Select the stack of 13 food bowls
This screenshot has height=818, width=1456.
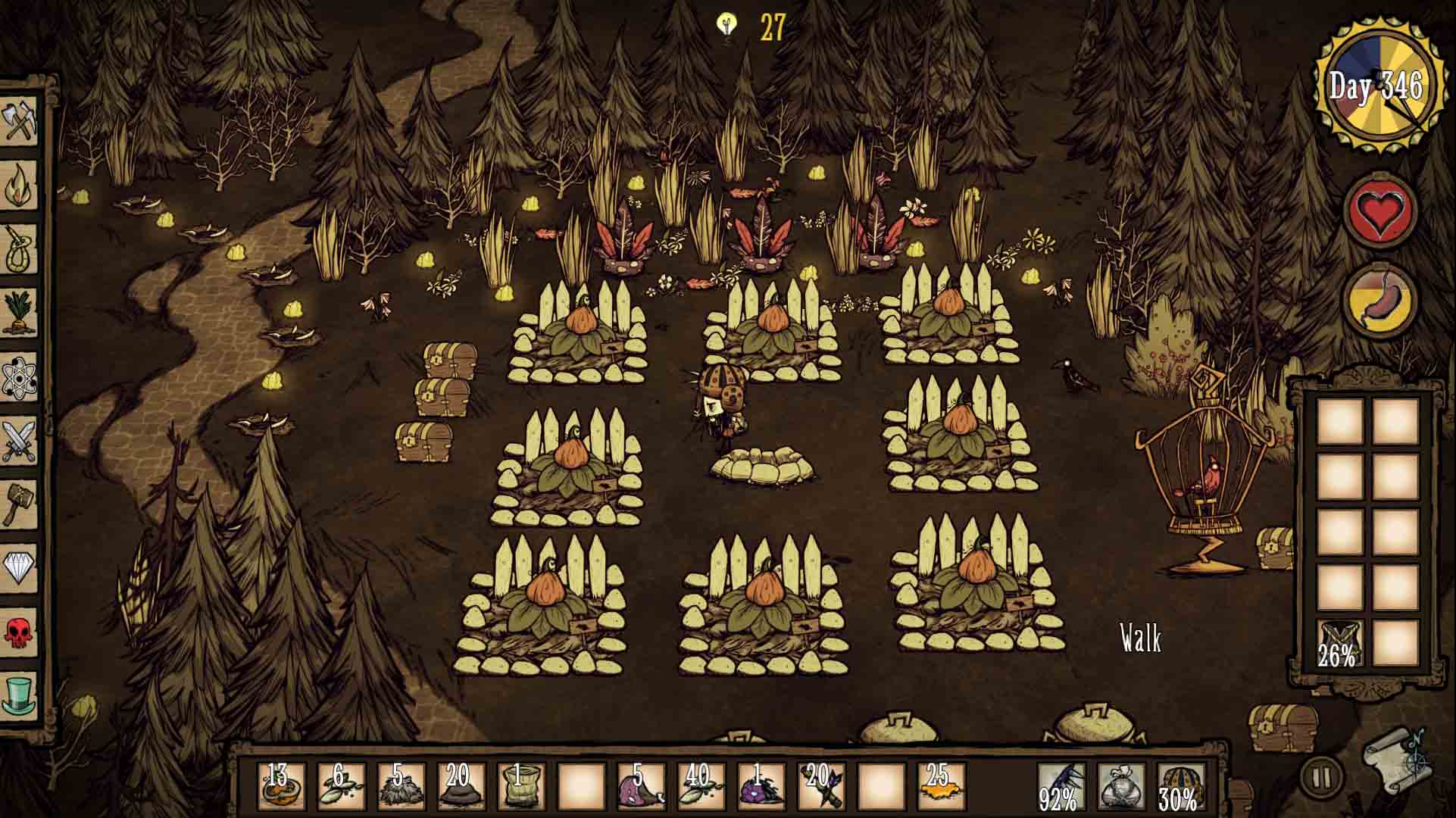tap(281, 786)
